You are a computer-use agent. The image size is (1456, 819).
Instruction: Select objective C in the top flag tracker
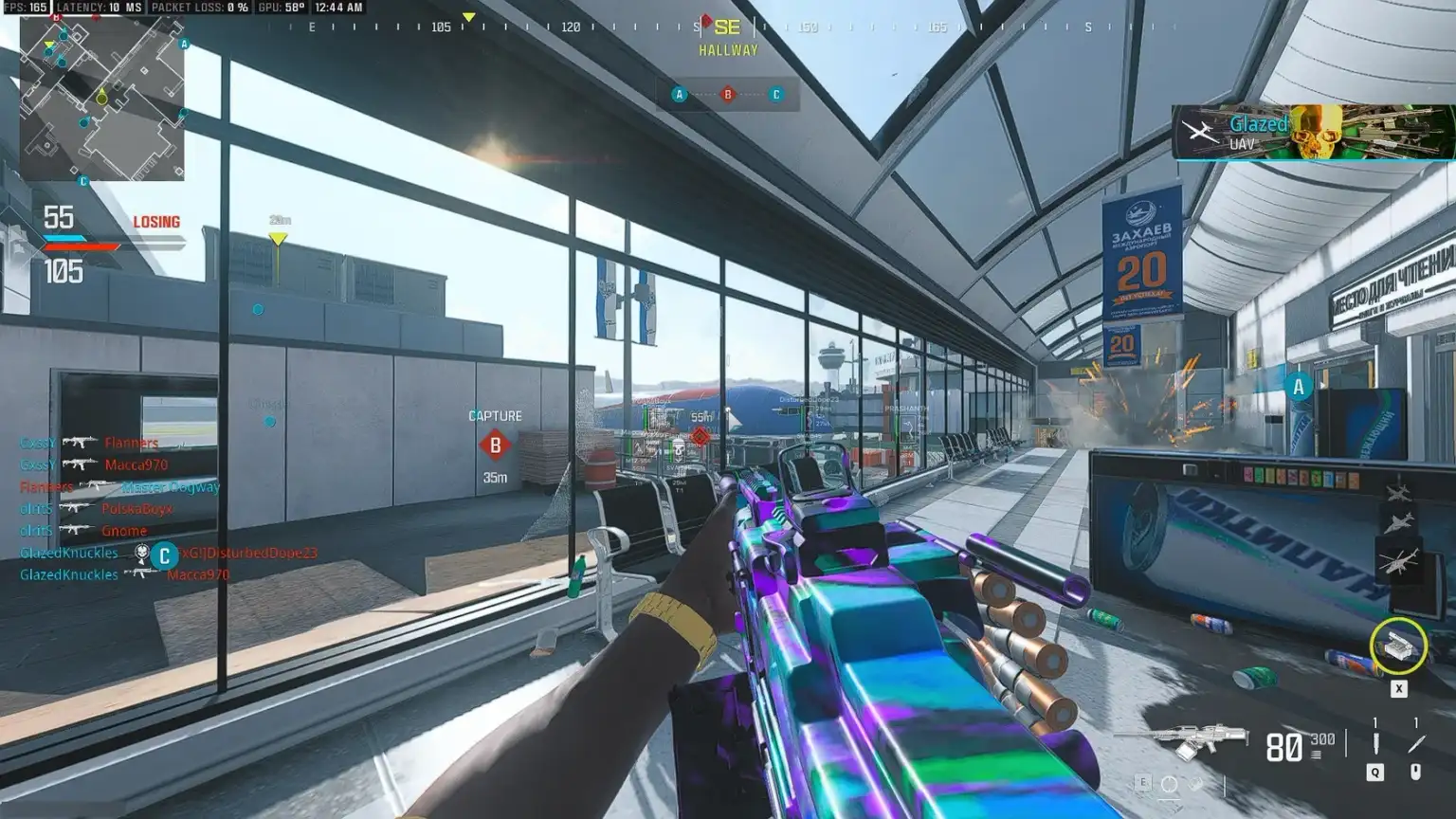click(776, 95)
